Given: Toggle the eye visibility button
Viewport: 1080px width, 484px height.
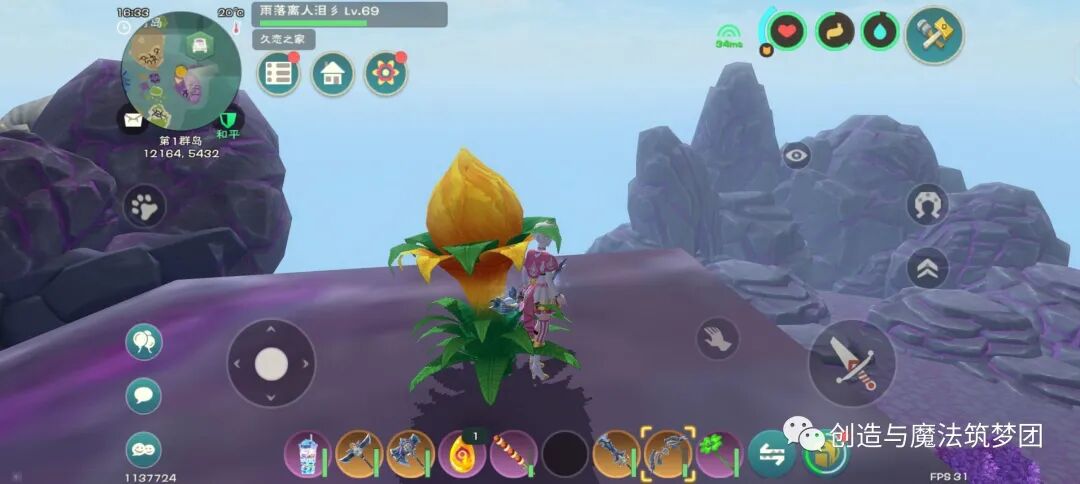Looking at the screenshot, I should pyautogui.click(x=796, y=155).
